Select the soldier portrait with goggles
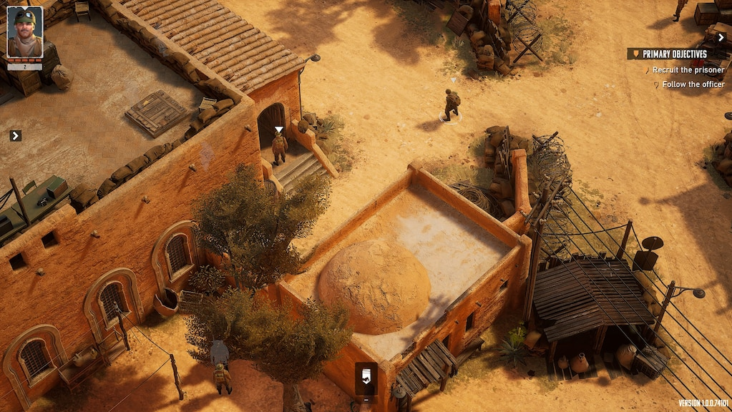Image resolution: width=732 pixels, height=412 pixels. click(x=25, y=33)
